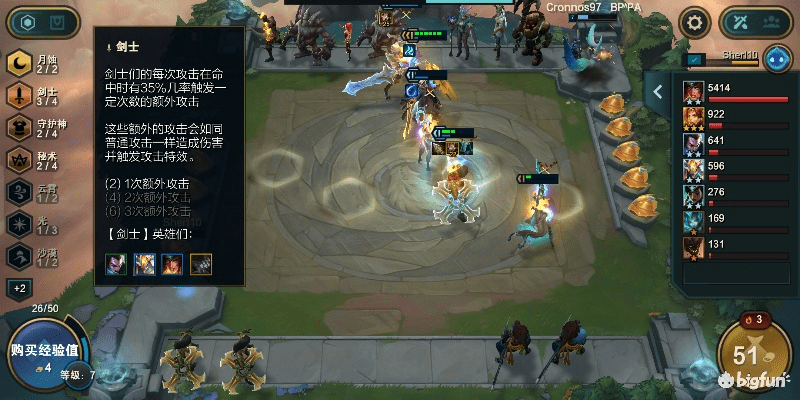Image resolution: width=800 pixels, height=400 pixels.
Task: Open the settings gear menu
Action: 693,22
